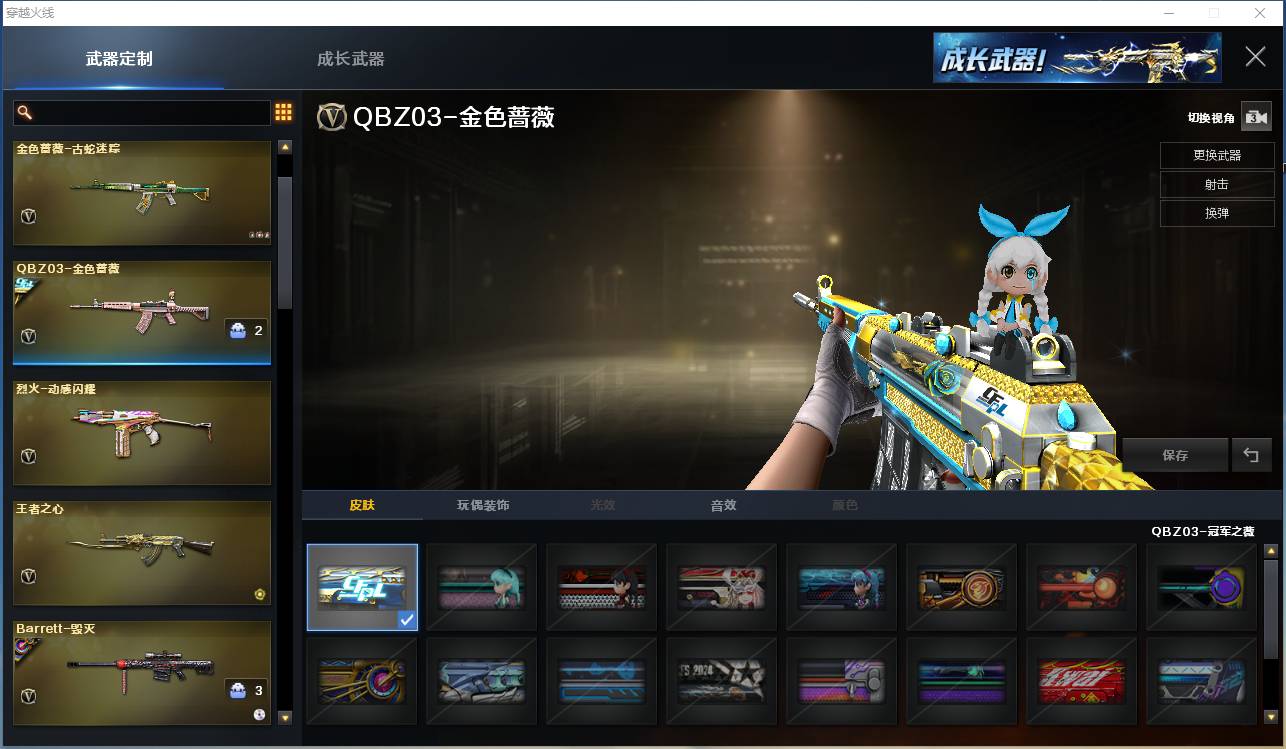Image resolution: width=1286 pixels, height=749 pixels.
Task: Switch to the 成长武器 tab
Action: pos(349,59)
